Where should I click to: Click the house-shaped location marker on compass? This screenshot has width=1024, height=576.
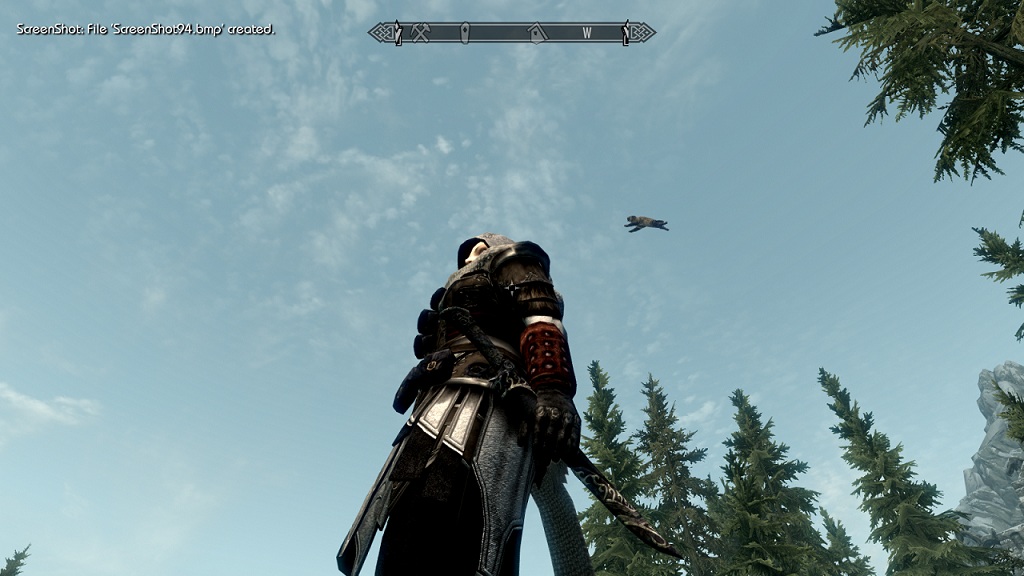pos(537,33)
